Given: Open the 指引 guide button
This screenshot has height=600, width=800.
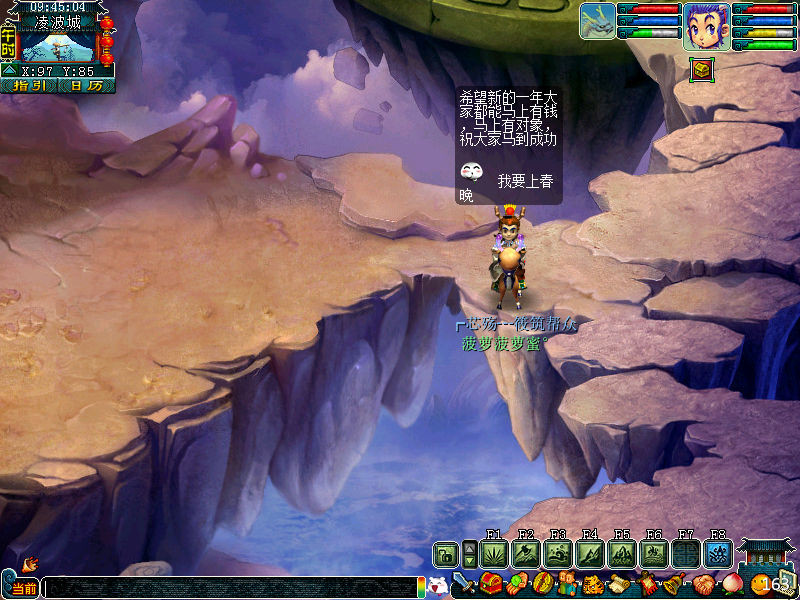Looking at the screenshot, I should [x=30, y=86].
